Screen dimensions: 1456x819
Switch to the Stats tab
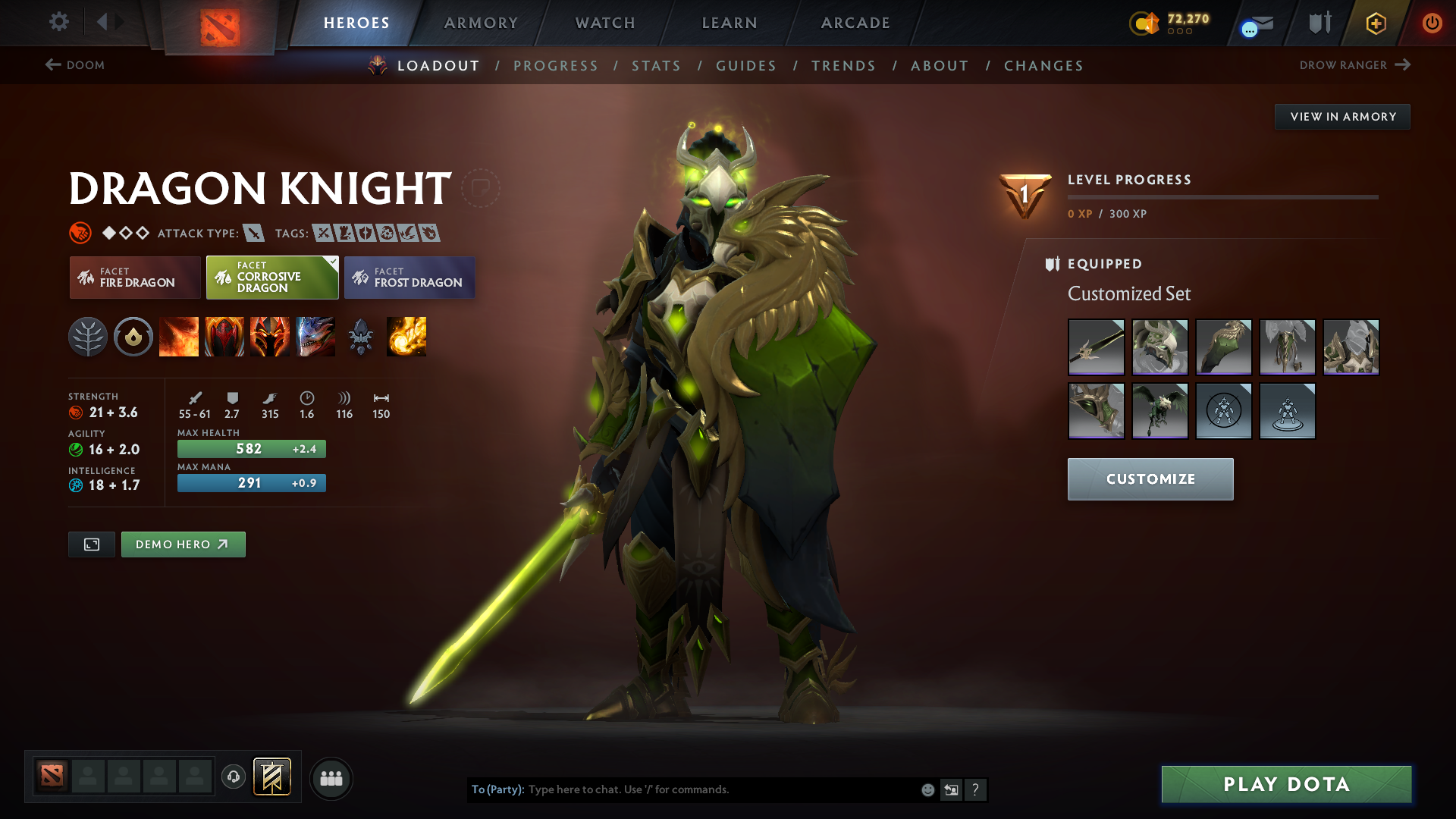(656, 66)
